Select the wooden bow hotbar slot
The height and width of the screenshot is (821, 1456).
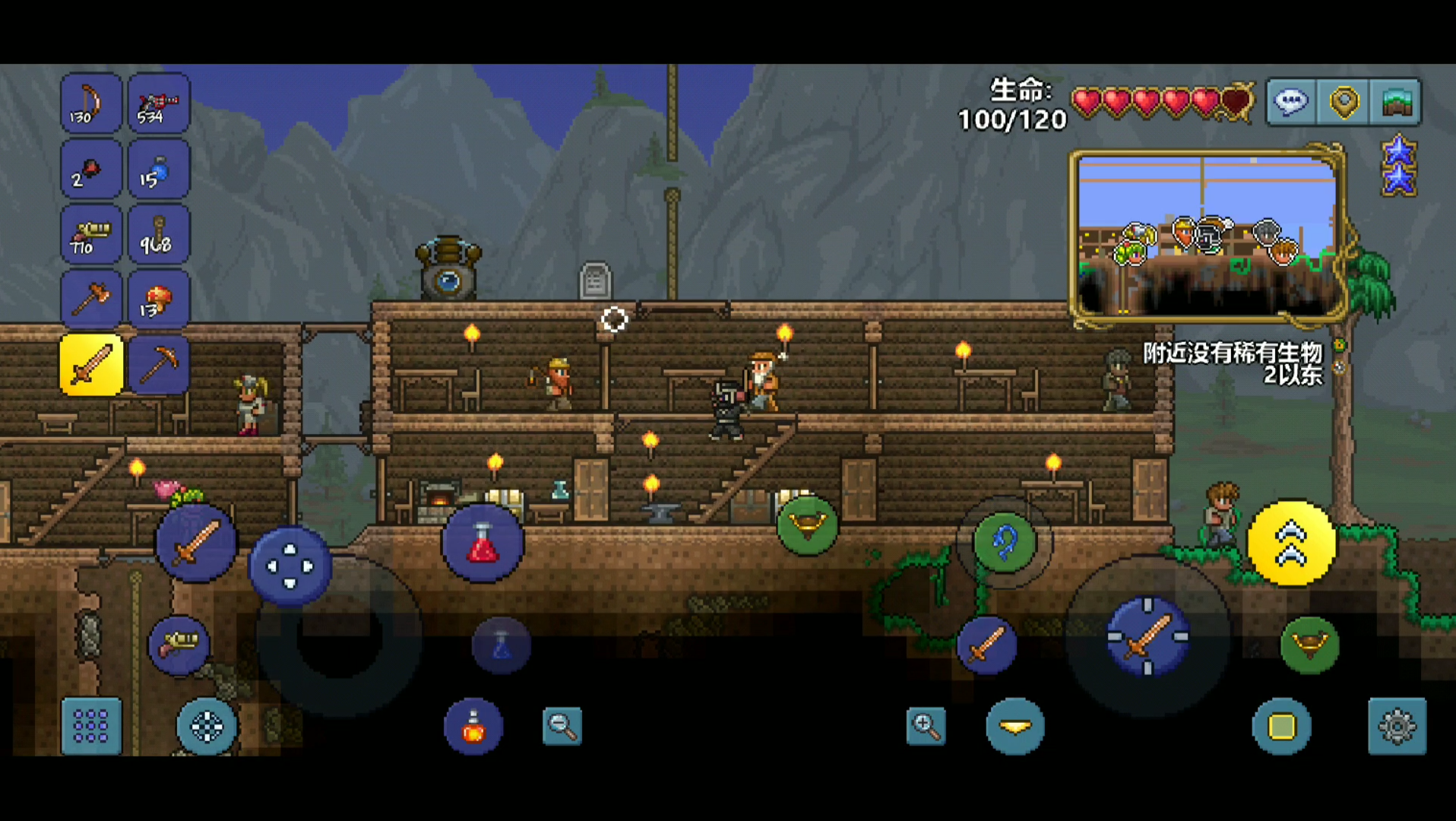(90, 103)
